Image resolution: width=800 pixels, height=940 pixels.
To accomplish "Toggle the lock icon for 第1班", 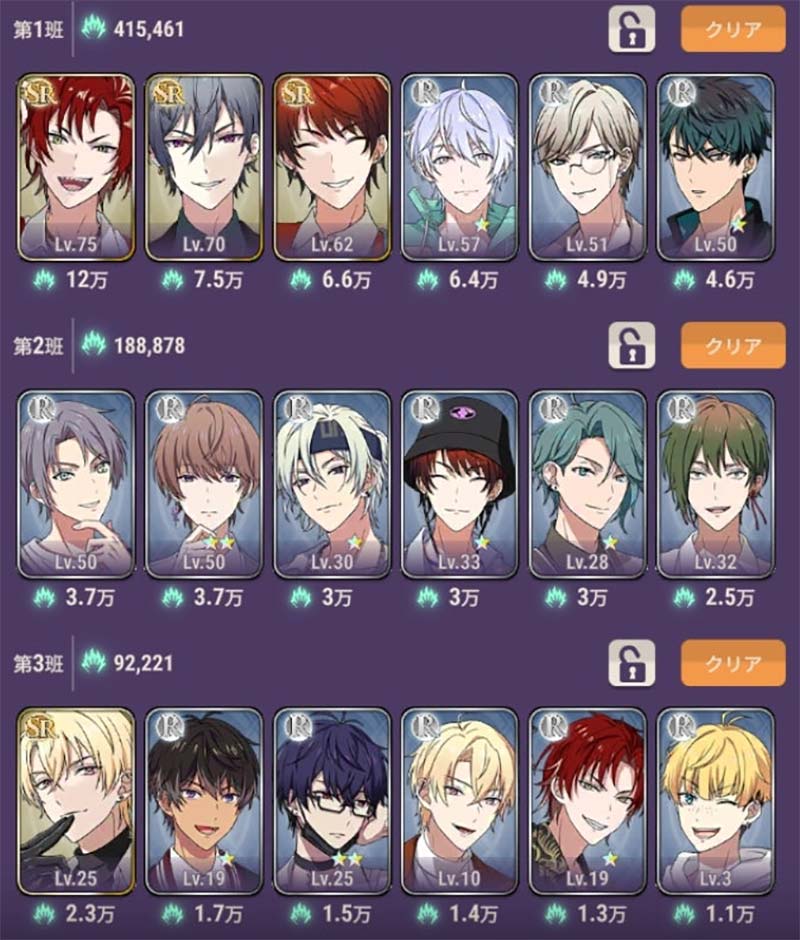I will pos(631,29).
